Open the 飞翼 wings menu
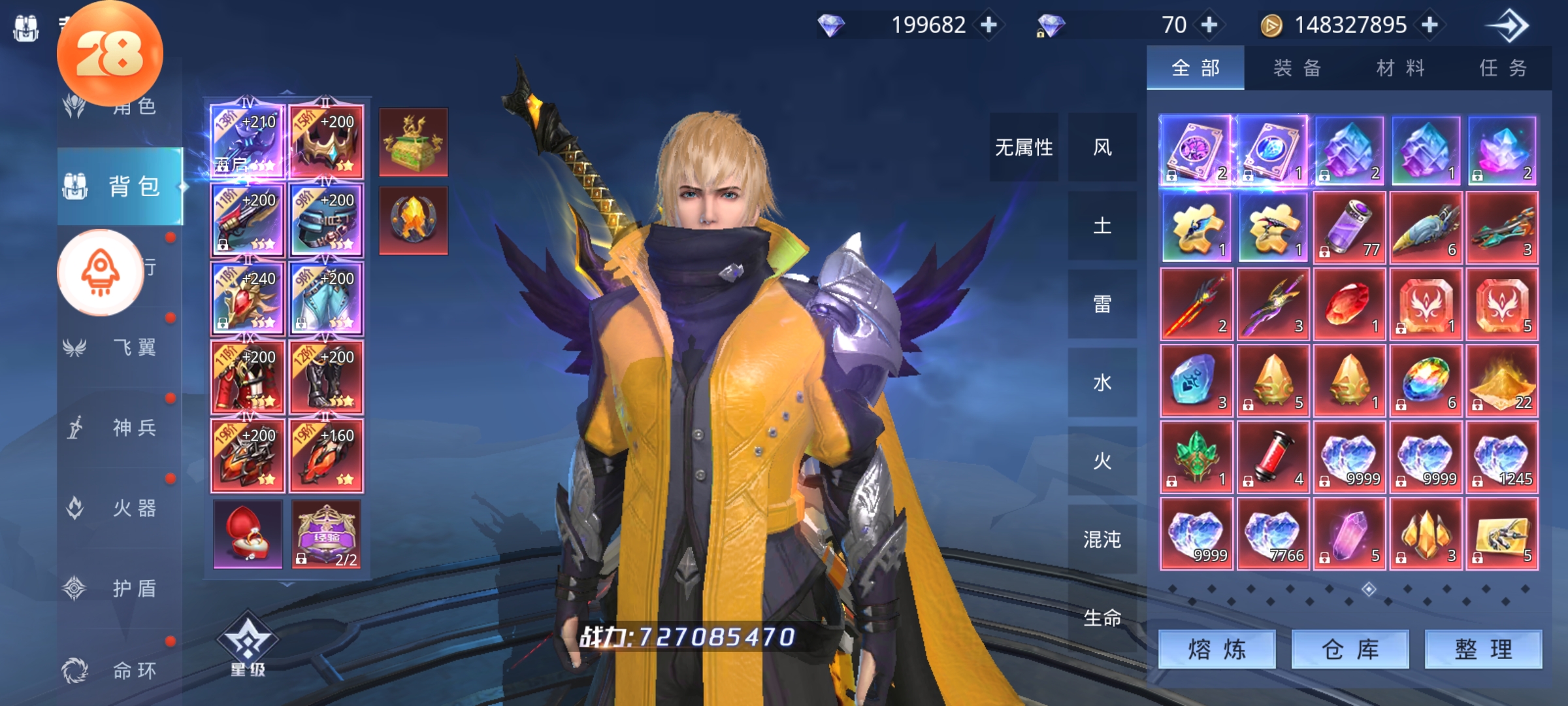The image size is (1568, 706). (x=121, y=347)
